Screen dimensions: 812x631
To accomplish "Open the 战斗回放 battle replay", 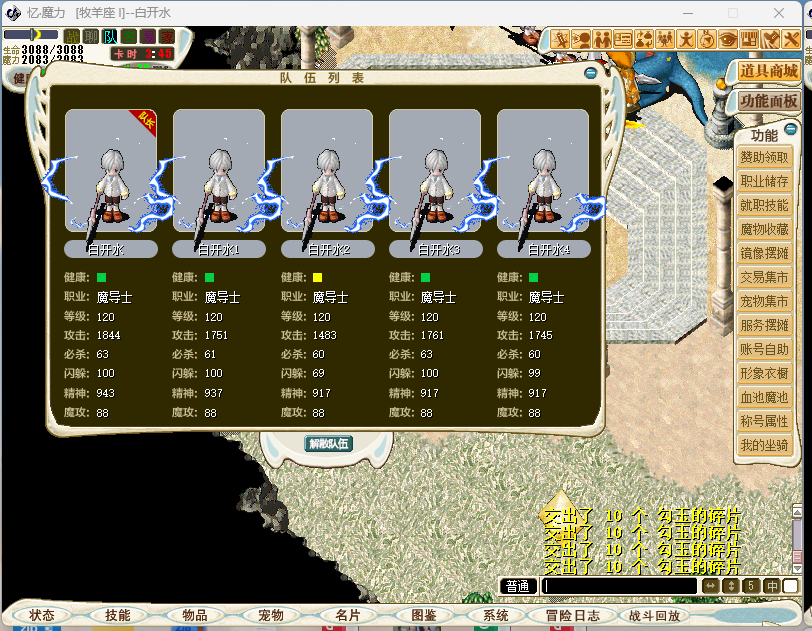I will point(655,615).
